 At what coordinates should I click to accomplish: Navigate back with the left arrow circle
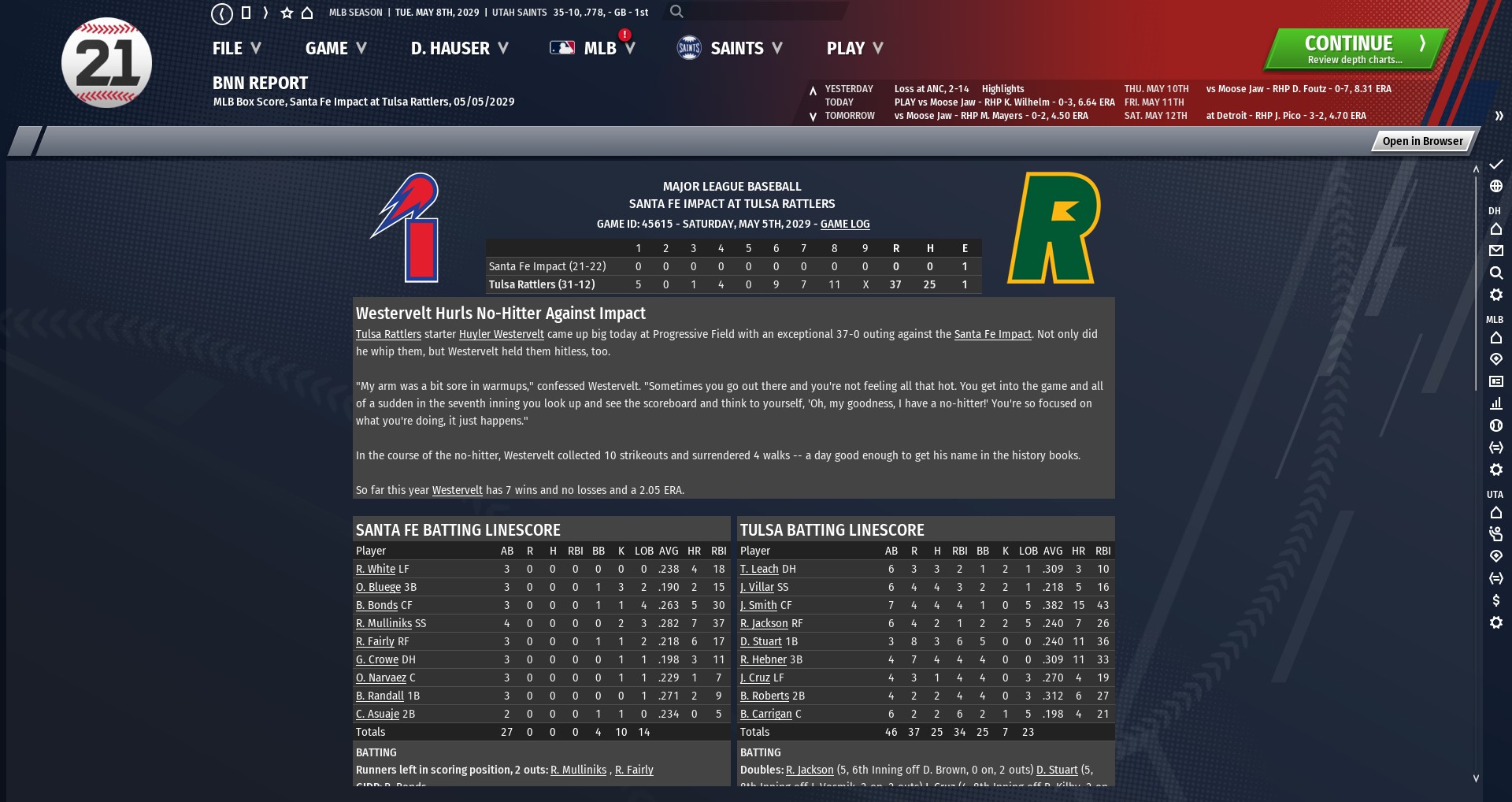[x=222, y=13]
